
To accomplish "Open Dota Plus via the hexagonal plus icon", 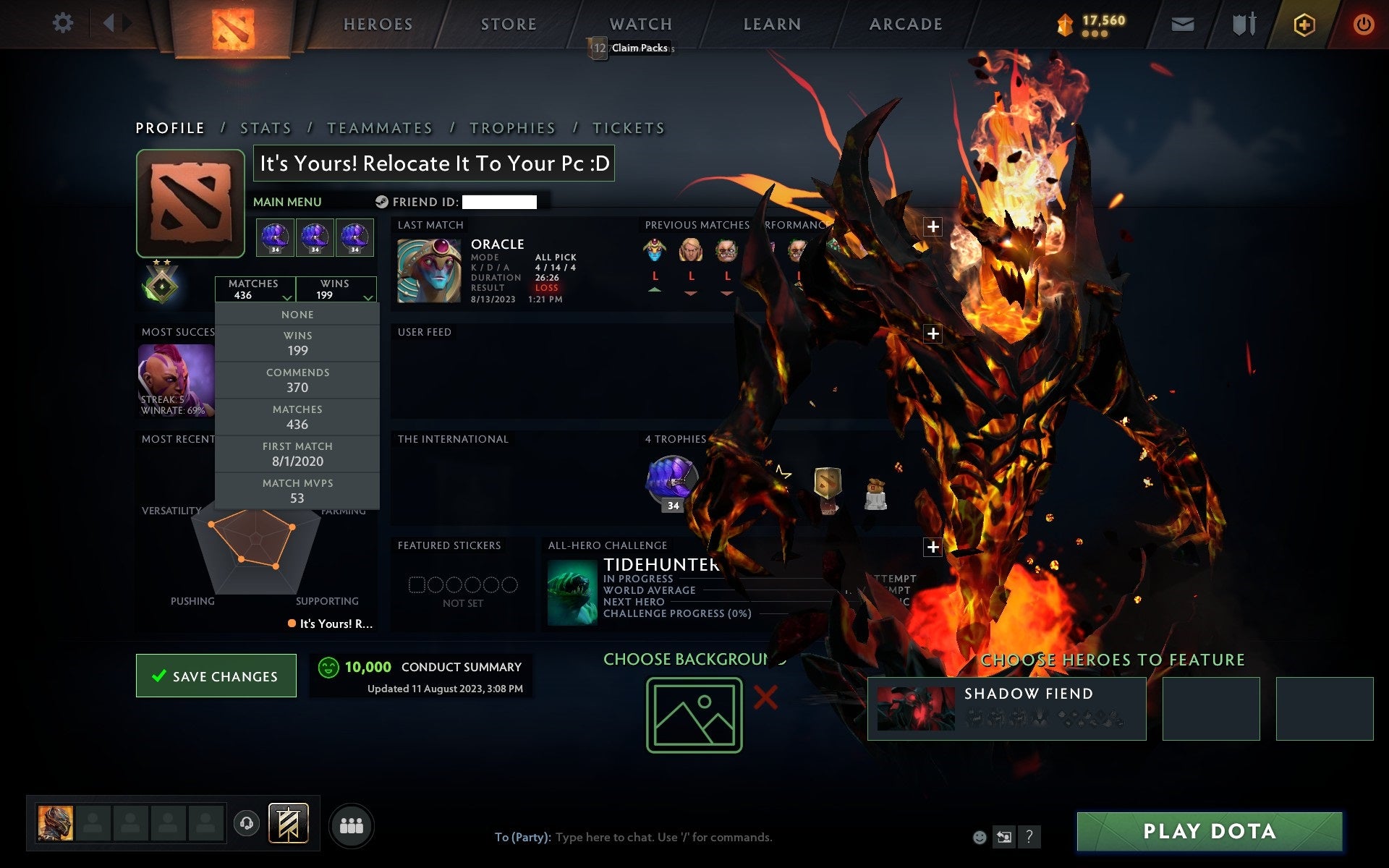I will 1303,23.
